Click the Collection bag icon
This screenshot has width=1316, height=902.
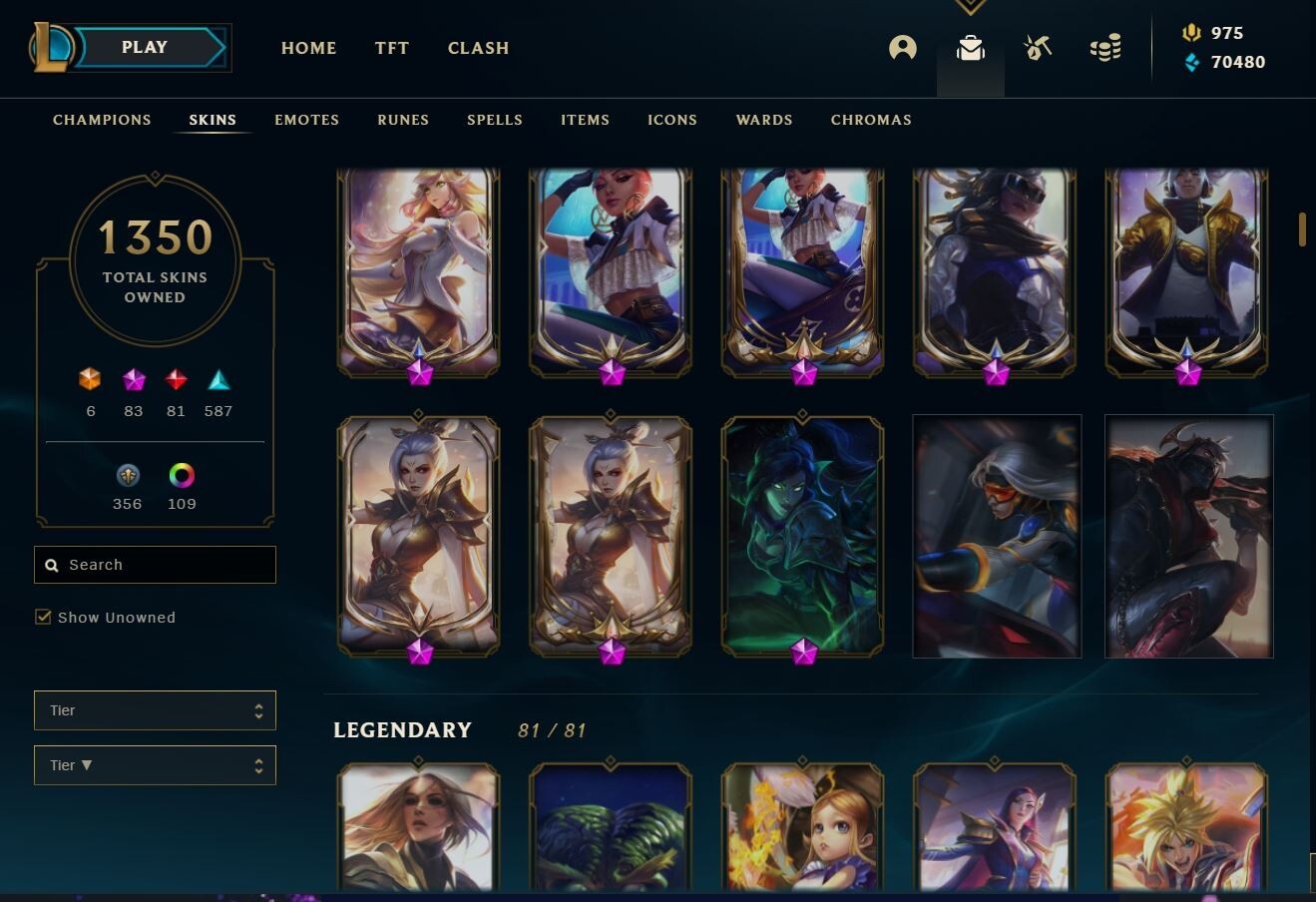click(x=969, y=47)
